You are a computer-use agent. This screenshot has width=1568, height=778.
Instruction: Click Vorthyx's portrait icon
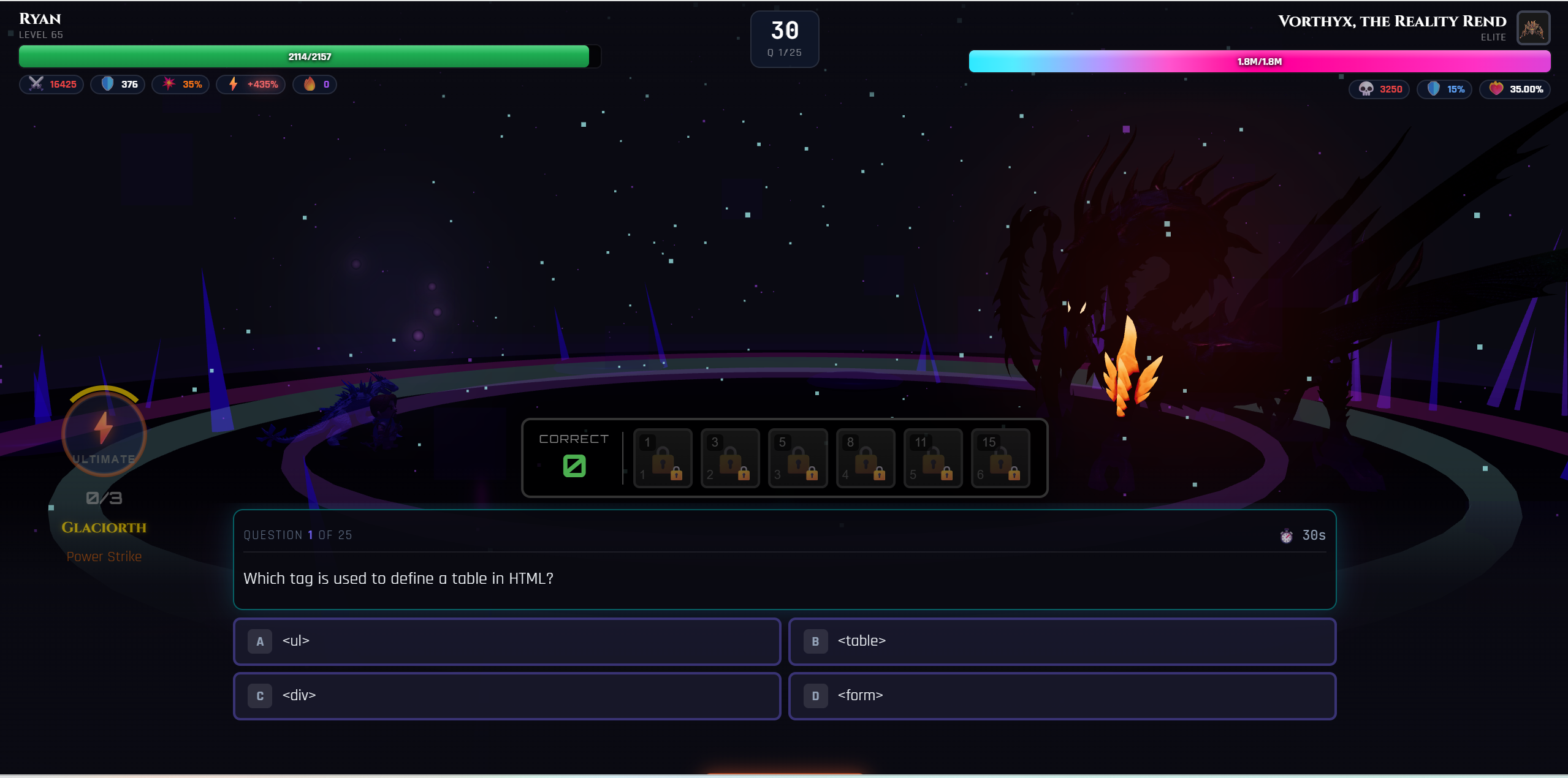(1532, 28)
